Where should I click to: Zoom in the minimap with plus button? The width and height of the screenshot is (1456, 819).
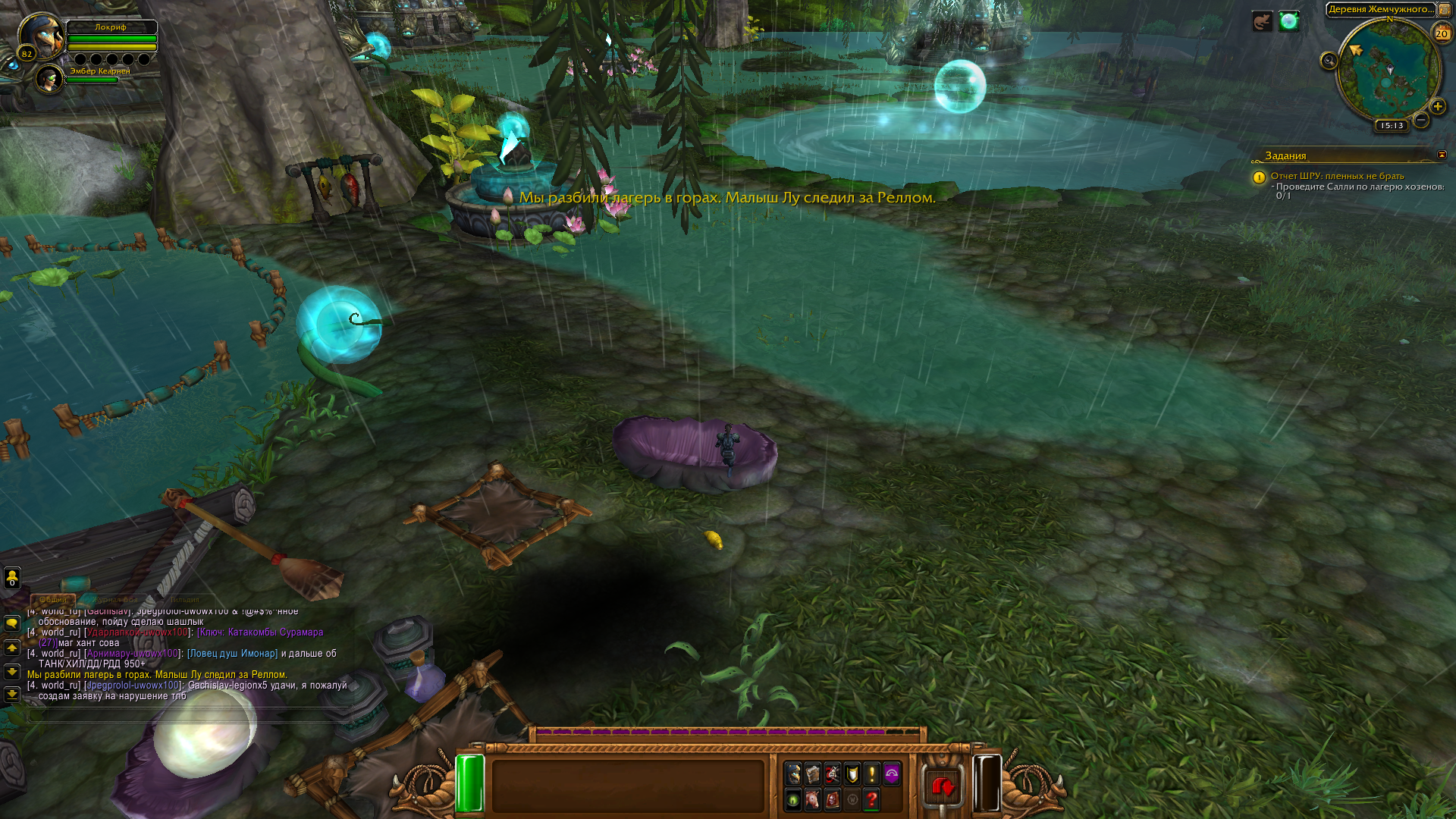pos(1437,106)
